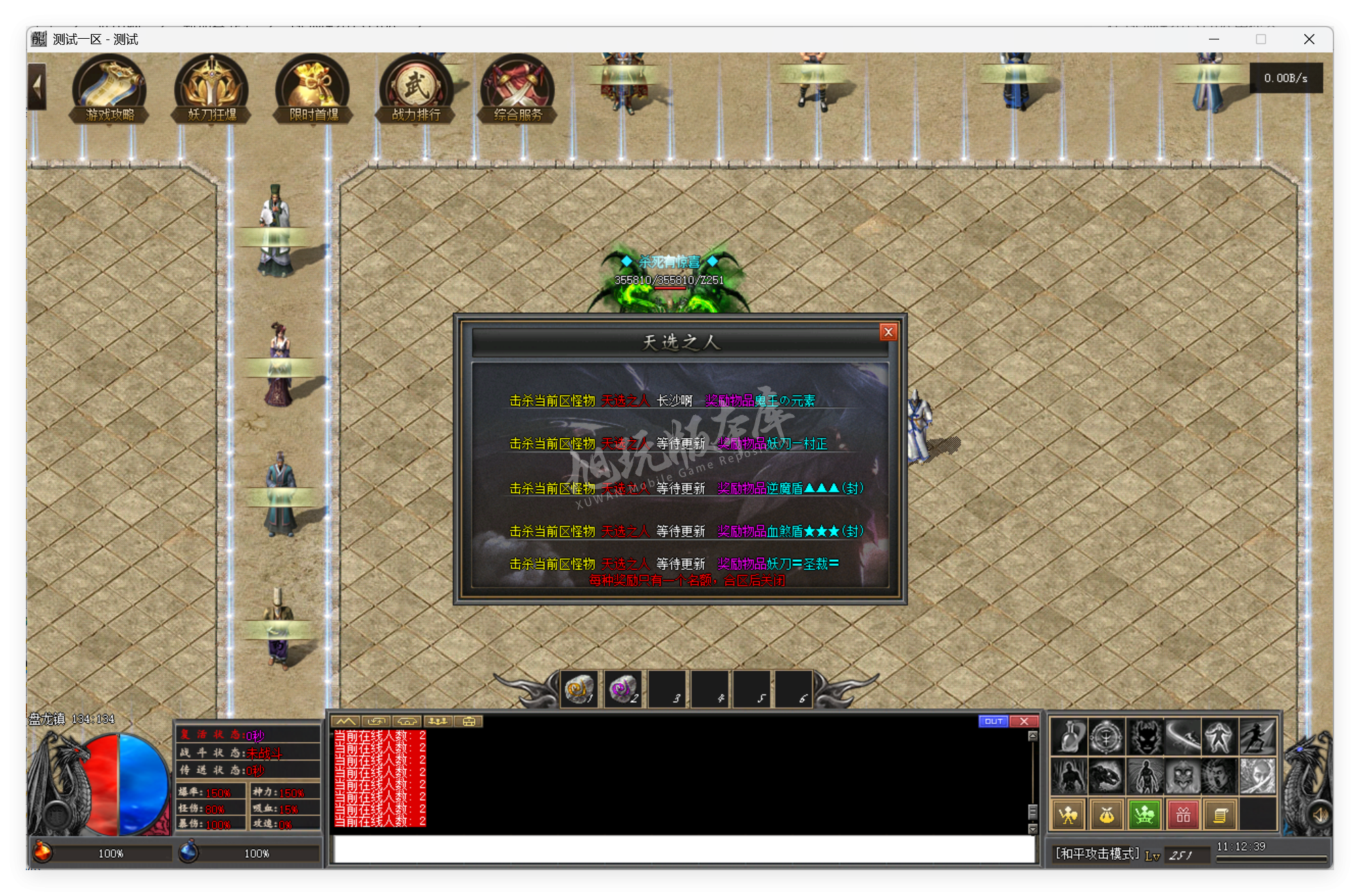The image size is (1360, 896).
Task: Open the trade box icon in chat toolbar
Action: click(x=468, y=721)
